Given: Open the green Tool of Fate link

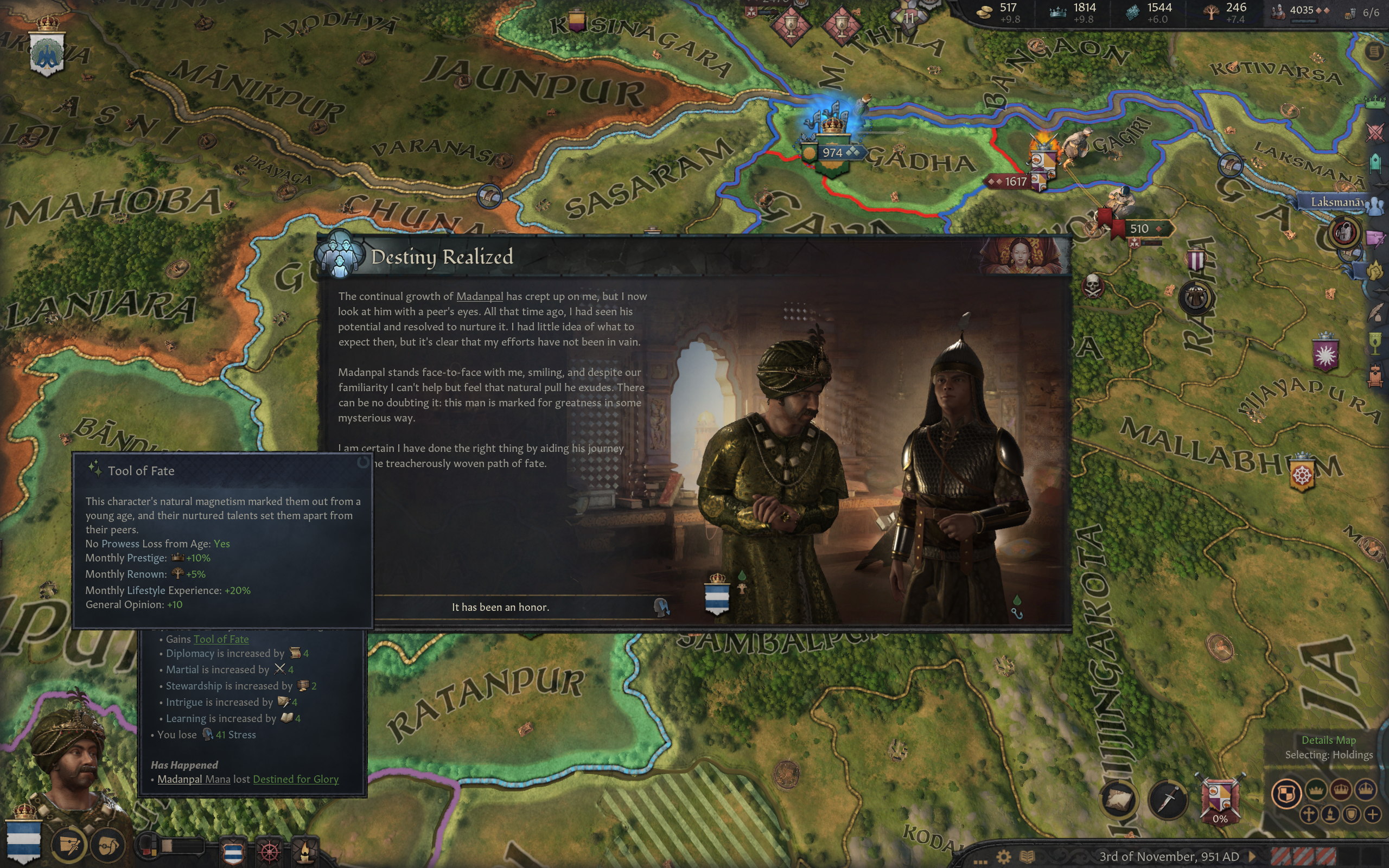Looking at the screenshot, I should click(x=221, y=639).
